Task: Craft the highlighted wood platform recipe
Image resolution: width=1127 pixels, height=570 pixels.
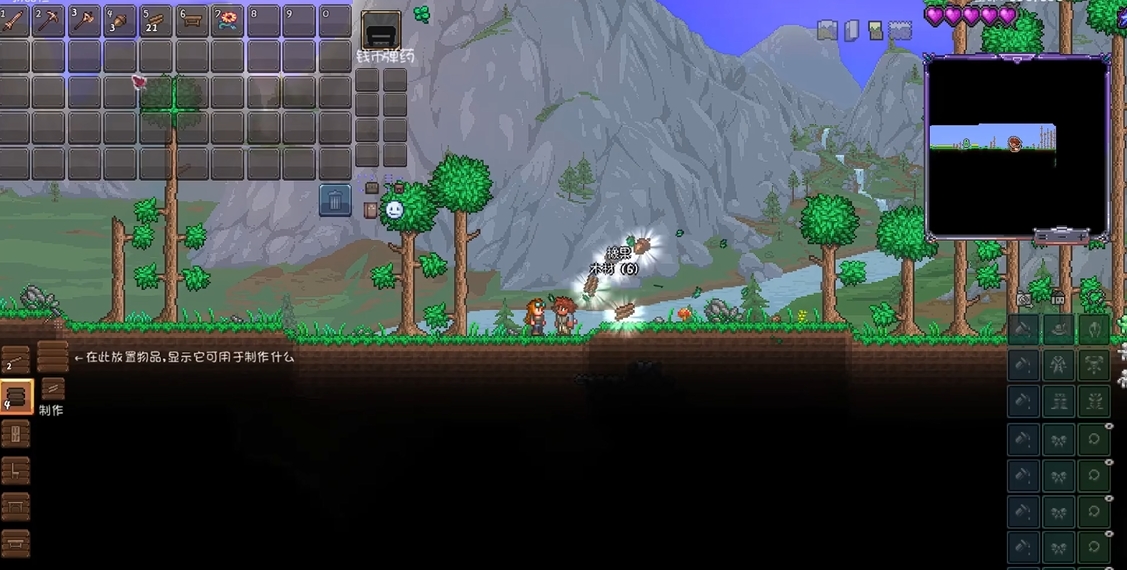Action: [16, 397]
